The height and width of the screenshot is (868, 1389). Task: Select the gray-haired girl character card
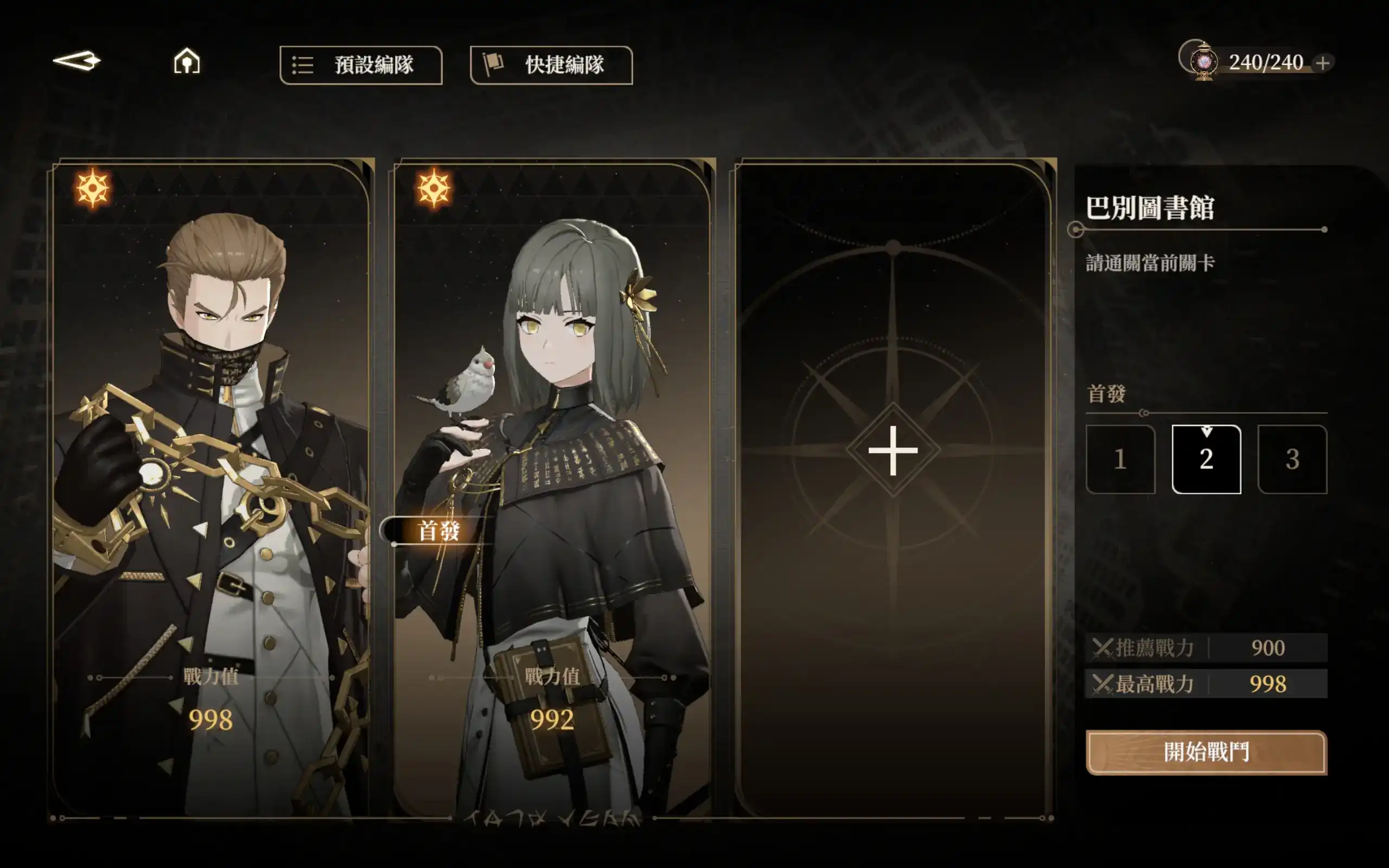click(552, 488)
